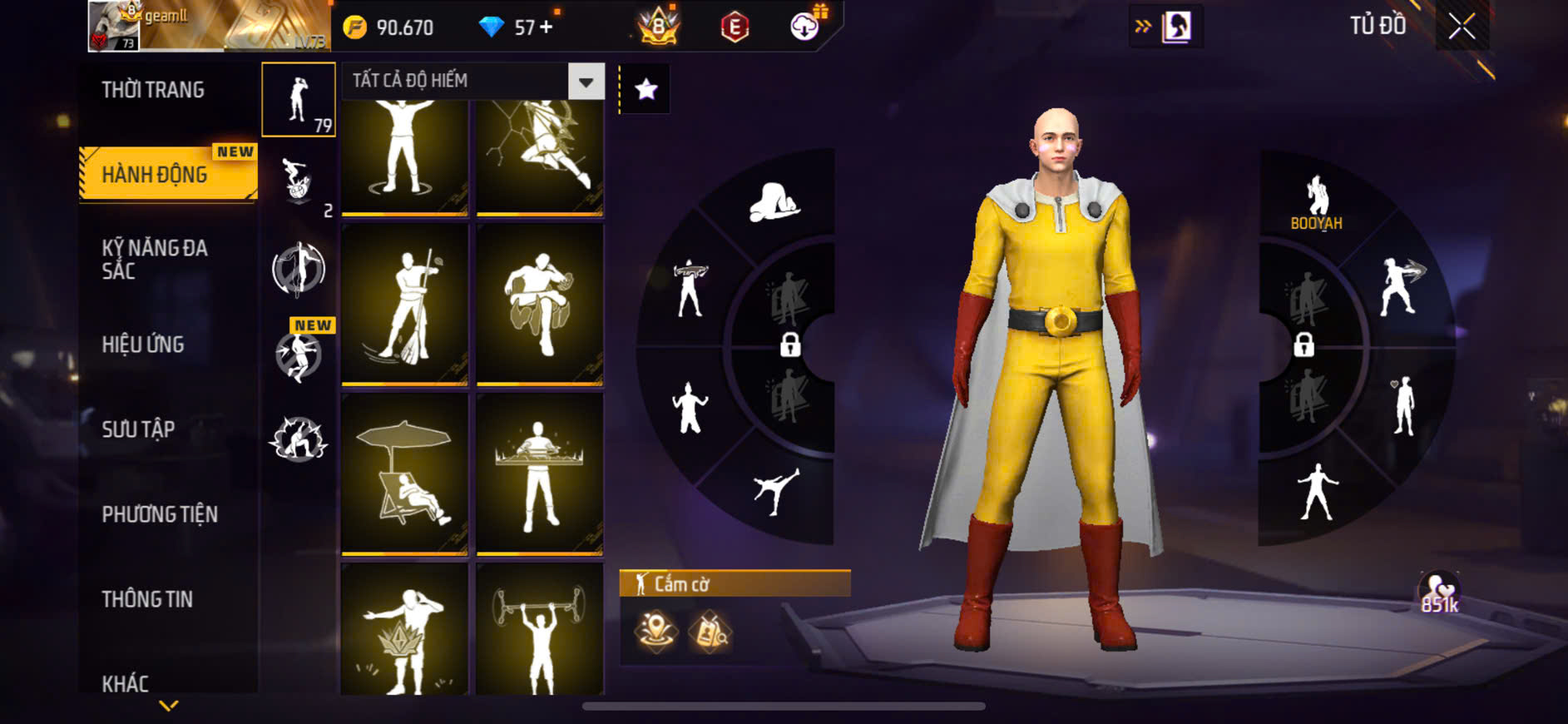The width and height of the screenshot is (1568, 724).
Task: Pick the beach umbrella lounging emote
Action: pyautogui.click(x=405, y=474)
